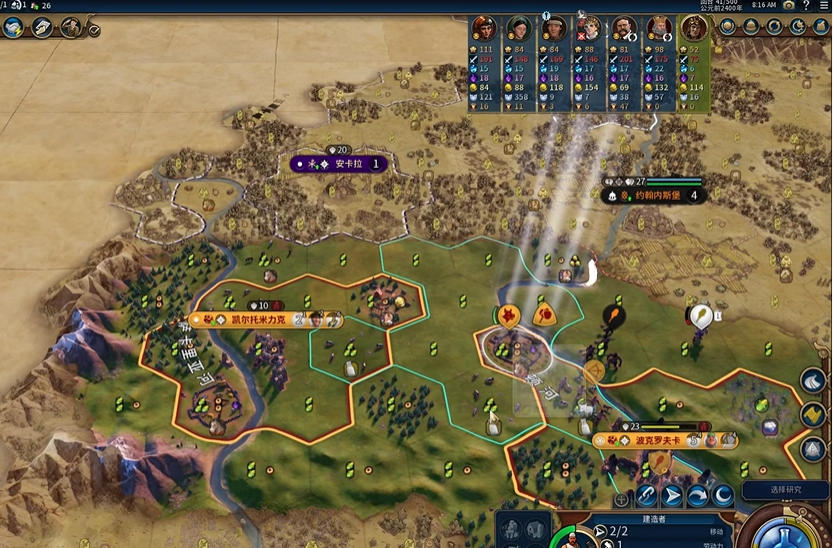Viewport: 833px width, 548px height.
Task: Click the bearded leader portrait with moustache
Action: pos(623,28)
